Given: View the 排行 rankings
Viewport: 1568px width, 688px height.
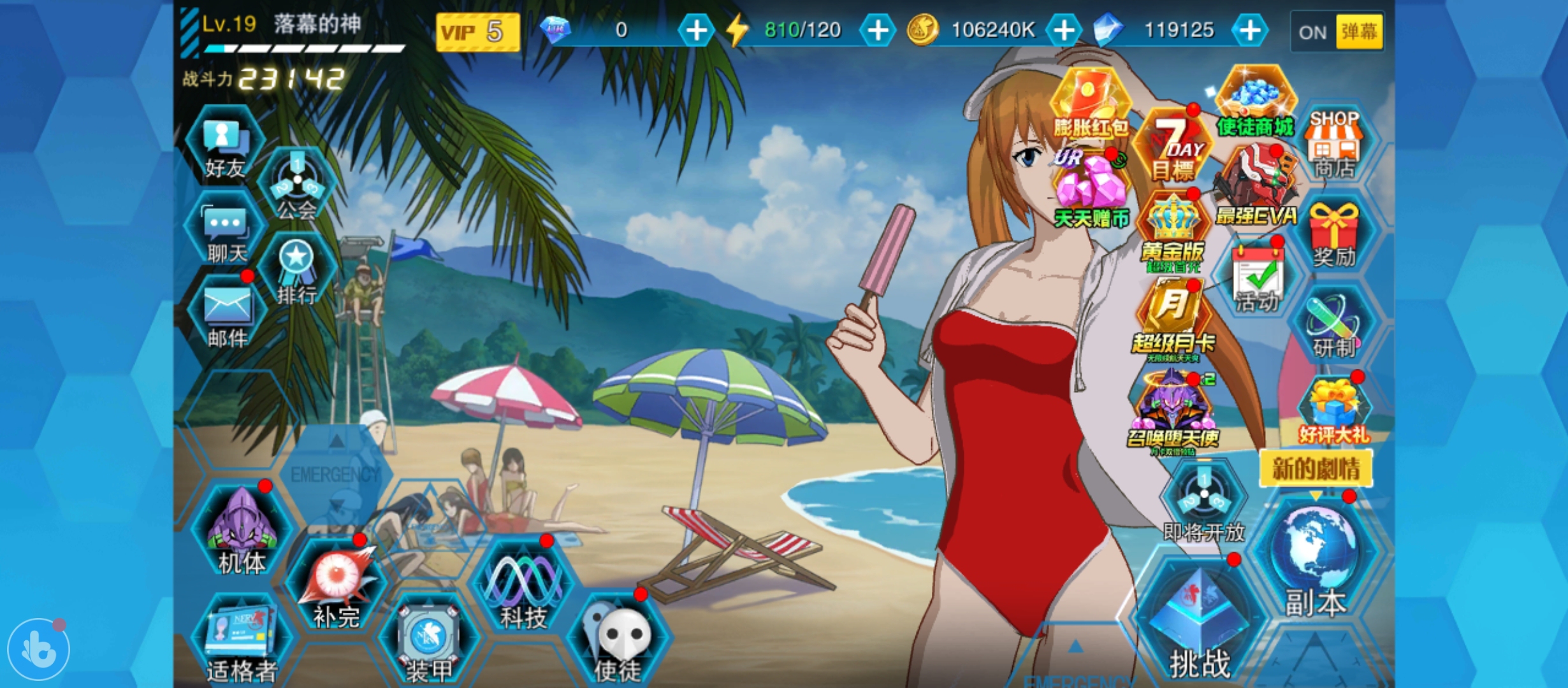Looking at the screenshot, I should (297, 271).
